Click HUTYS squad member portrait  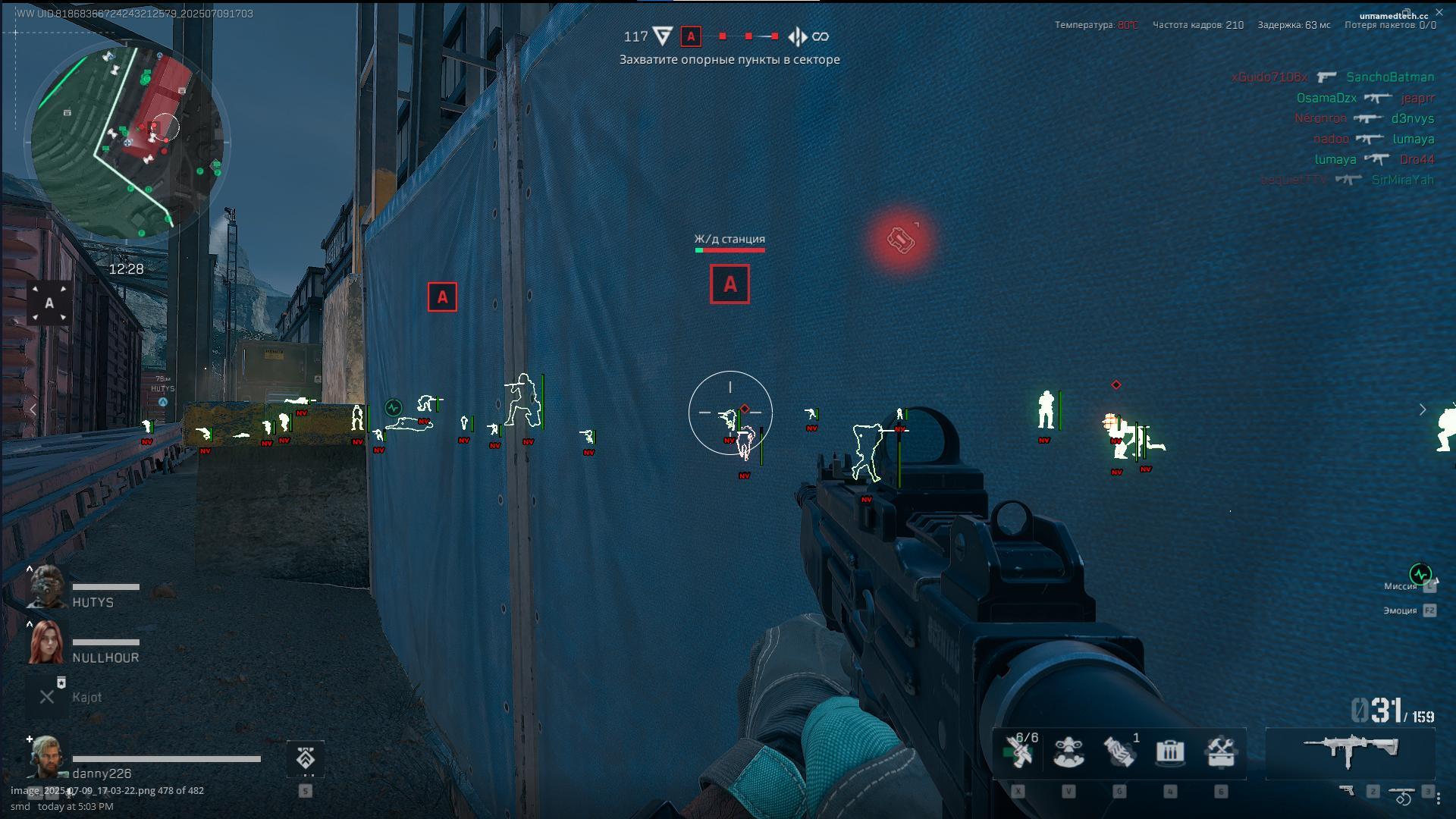click(x=47, y=587)
